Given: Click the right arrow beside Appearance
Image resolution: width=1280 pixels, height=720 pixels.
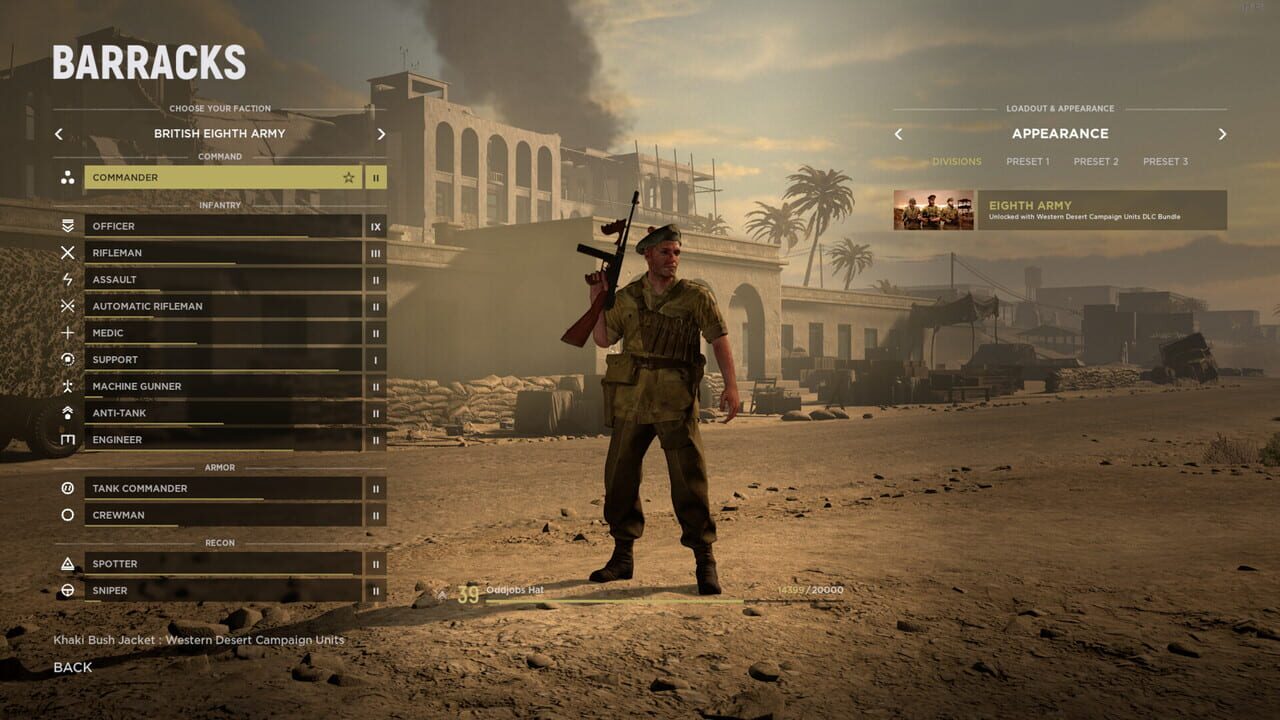Looking at the screenshot, I should pos(1222,133).
